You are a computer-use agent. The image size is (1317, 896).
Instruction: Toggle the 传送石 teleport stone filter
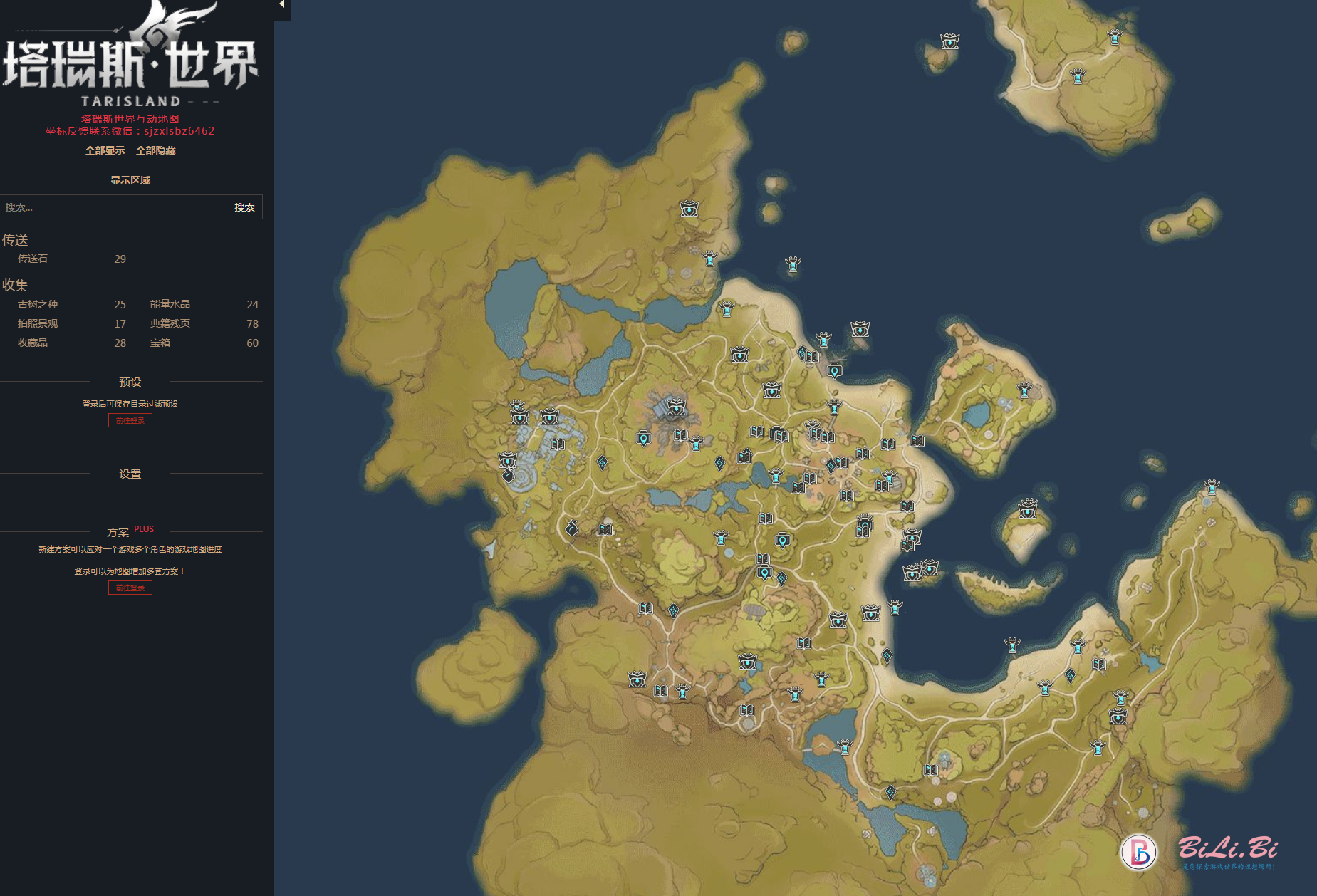33,259
